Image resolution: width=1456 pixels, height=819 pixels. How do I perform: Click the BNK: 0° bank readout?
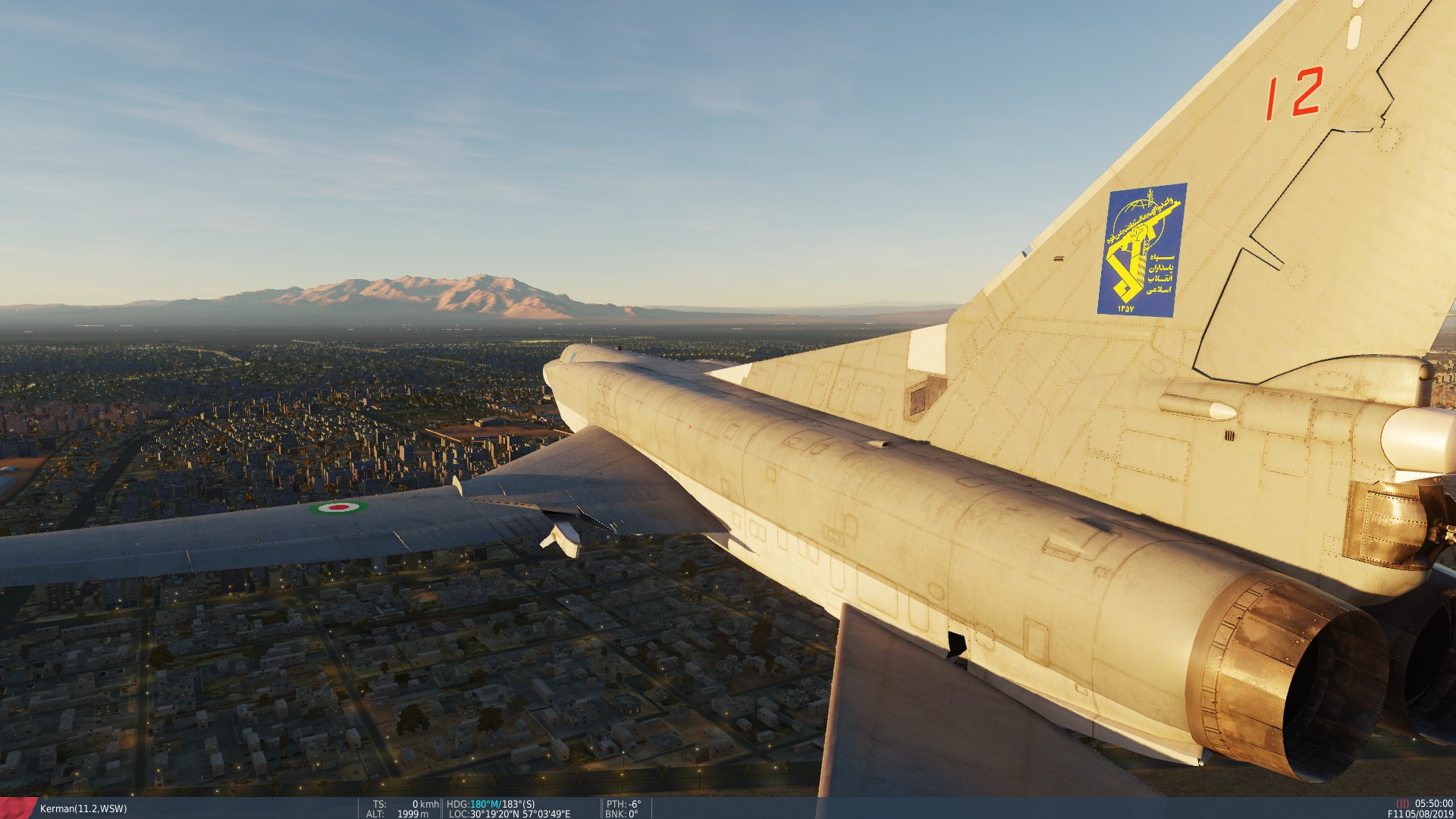[x=623, y=811]
